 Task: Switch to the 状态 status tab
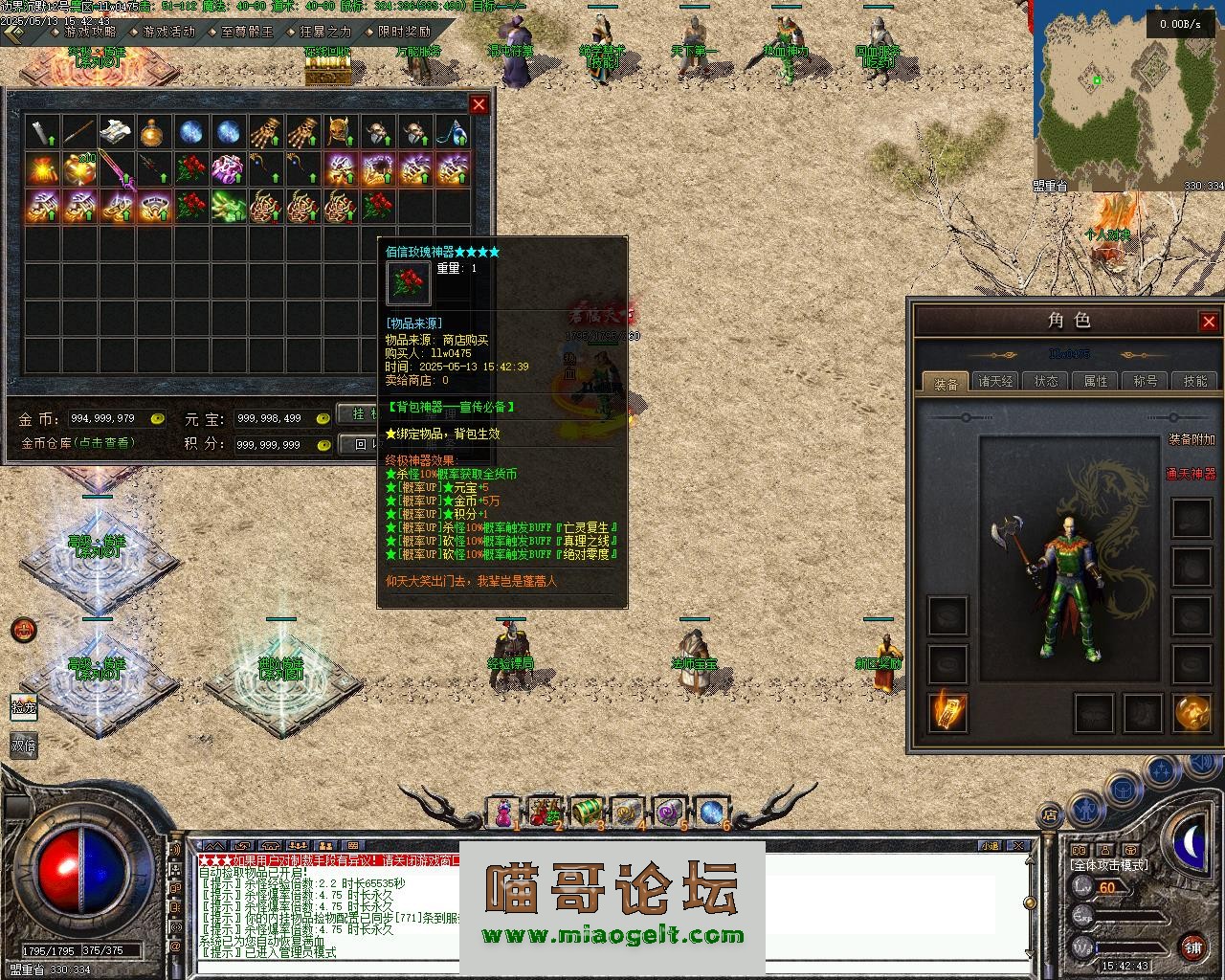coord(1046,381)
